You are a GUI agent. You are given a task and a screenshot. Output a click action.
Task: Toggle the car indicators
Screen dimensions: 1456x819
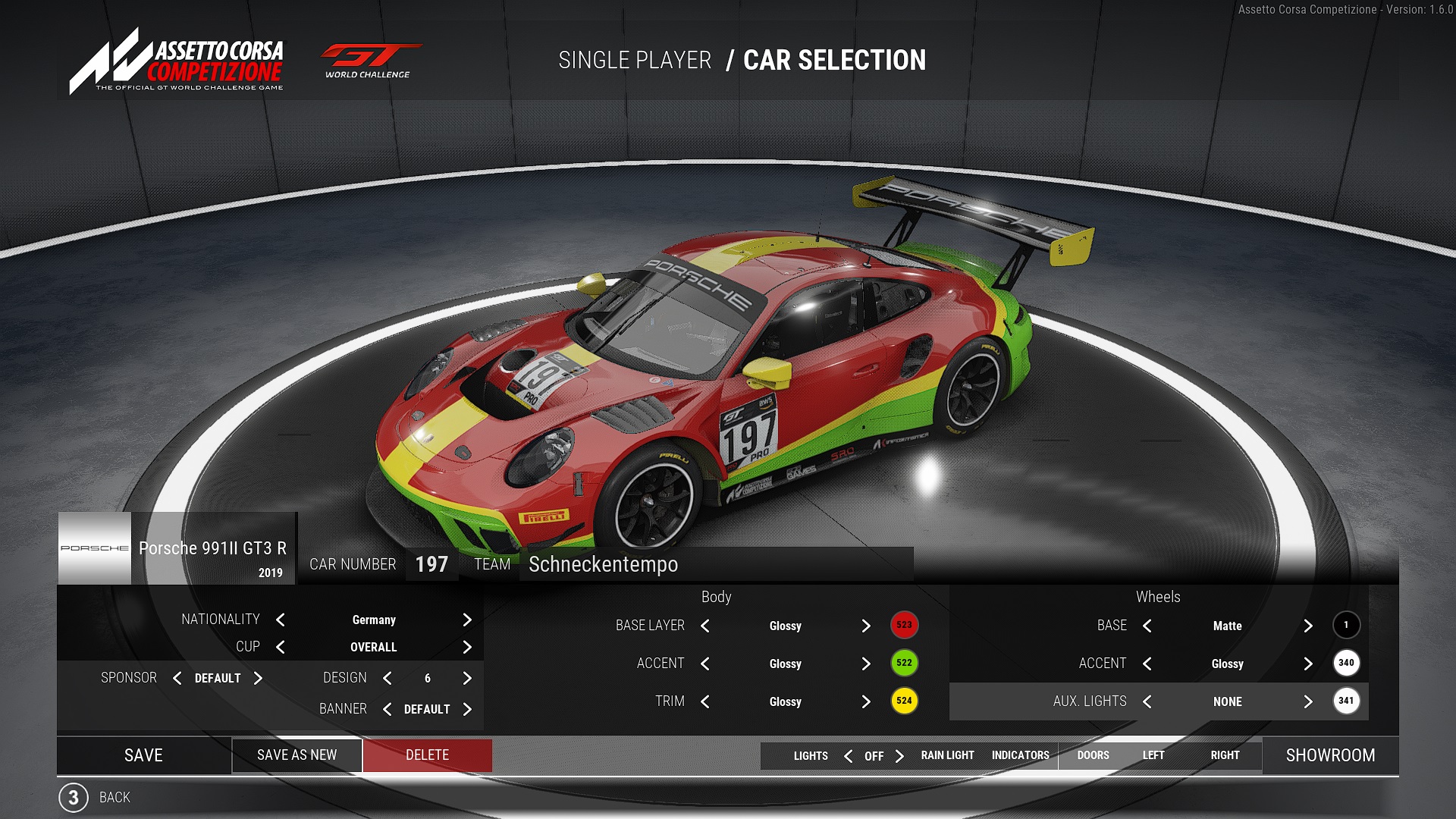pos(1020,756)
